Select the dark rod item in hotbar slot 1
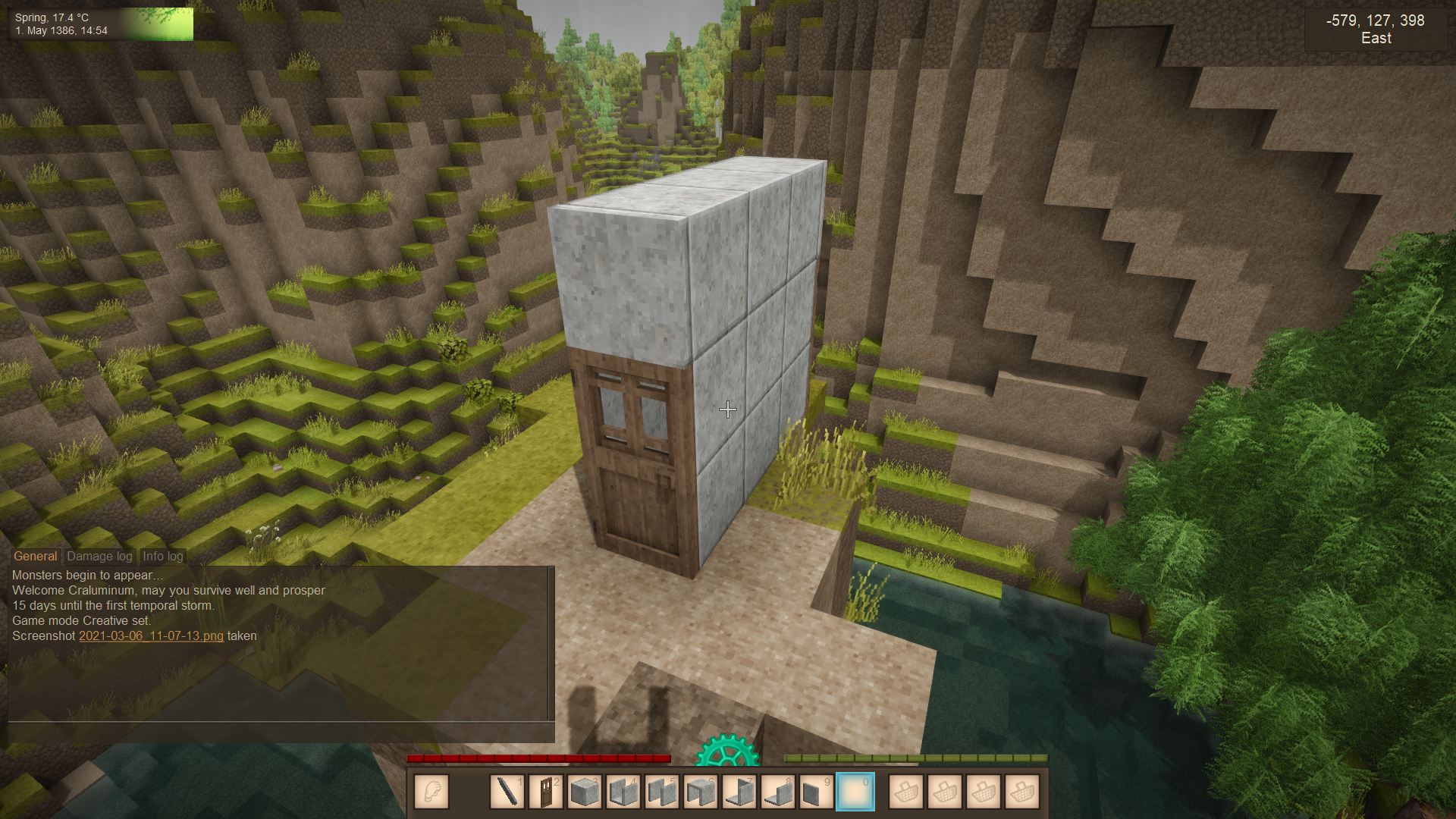The width and height of the screenshot is (1456, 819). point(507,792)
